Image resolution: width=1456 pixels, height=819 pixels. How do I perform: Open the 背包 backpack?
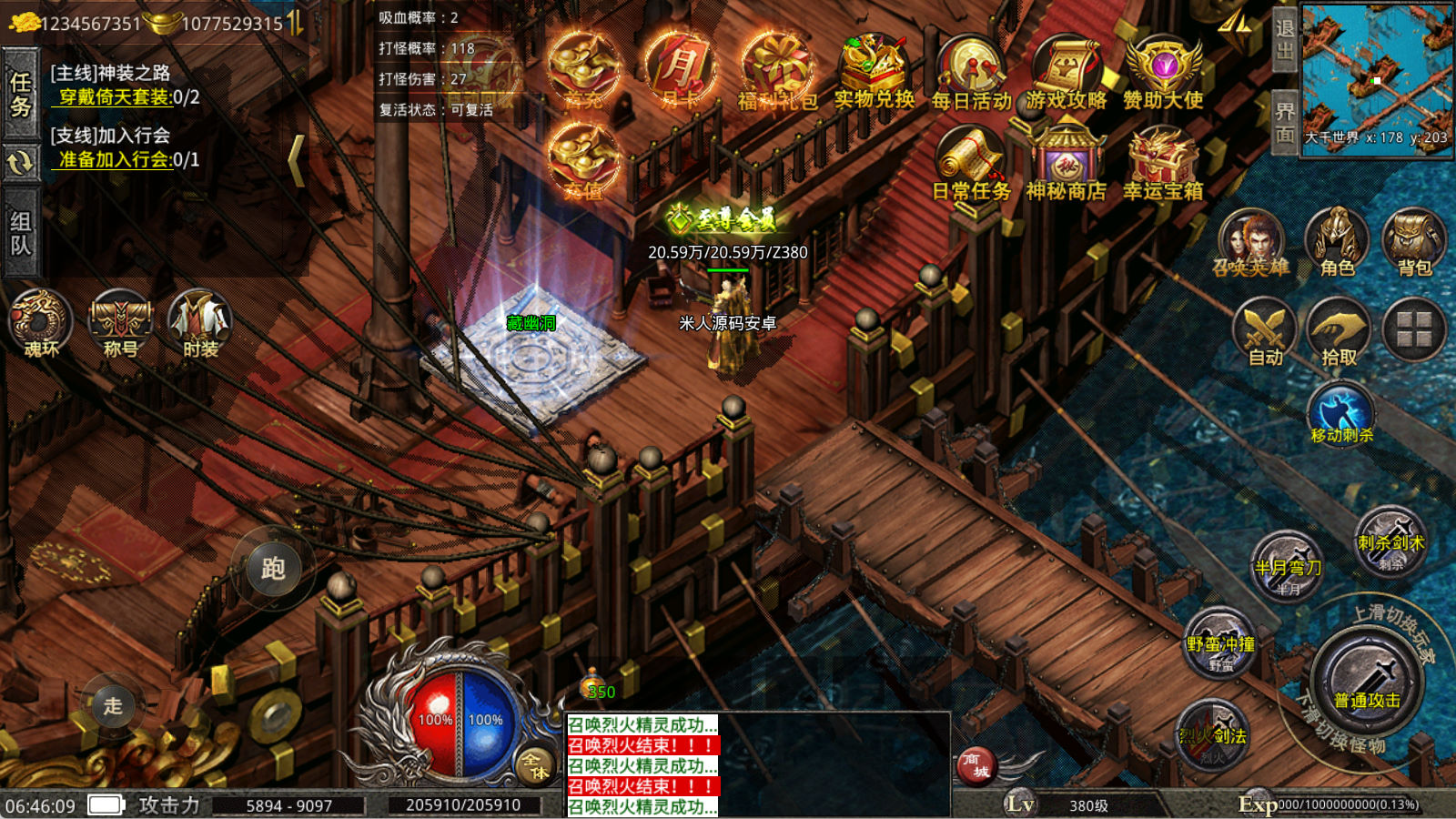[x=1413, y=242]
